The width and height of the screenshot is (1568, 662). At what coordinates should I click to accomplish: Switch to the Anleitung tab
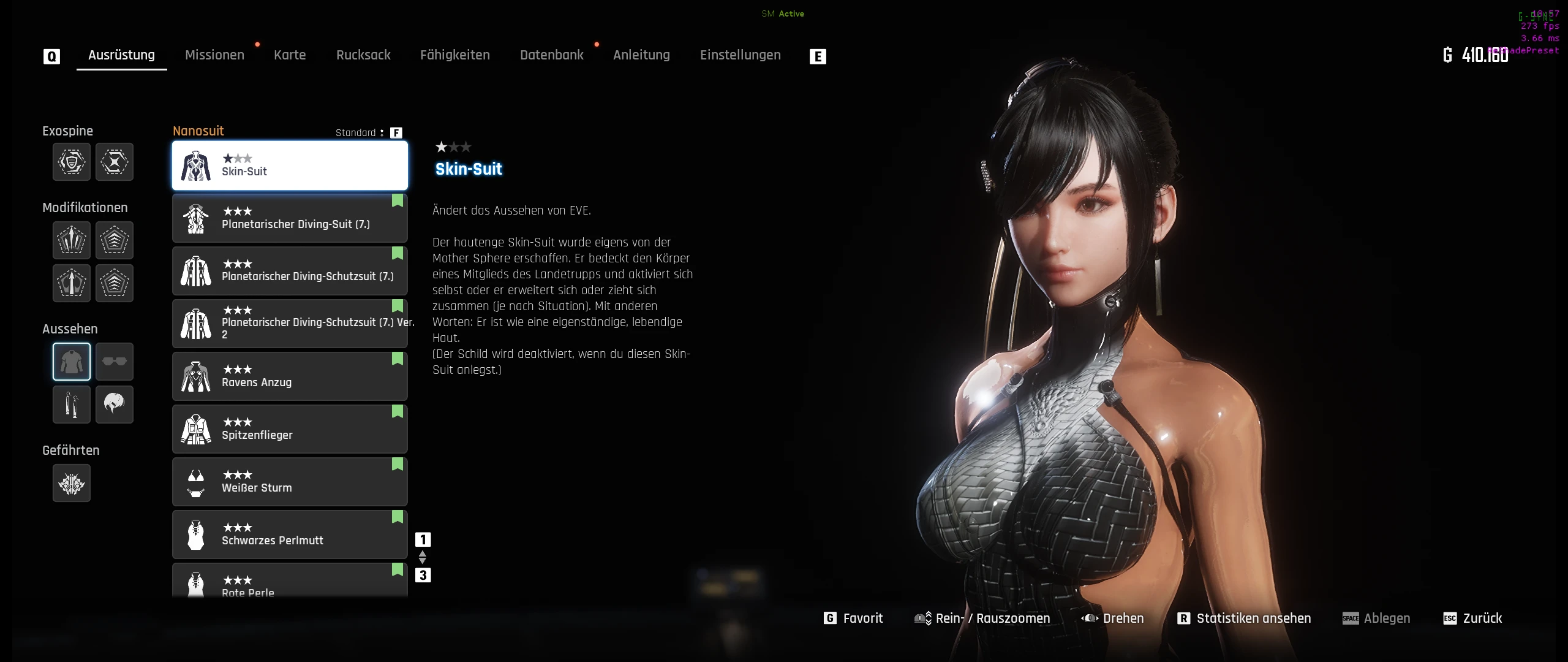[641, 55]
